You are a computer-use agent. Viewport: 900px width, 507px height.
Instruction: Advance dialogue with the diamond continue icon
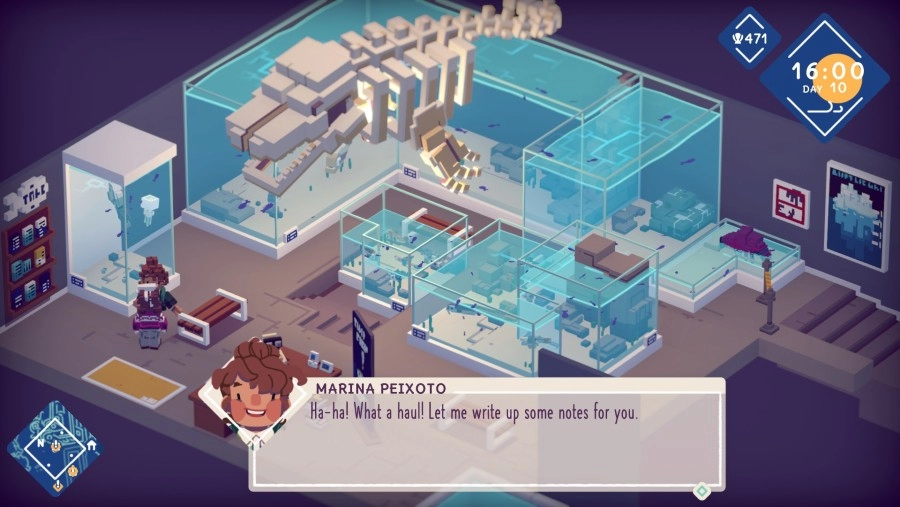[702, 490]
